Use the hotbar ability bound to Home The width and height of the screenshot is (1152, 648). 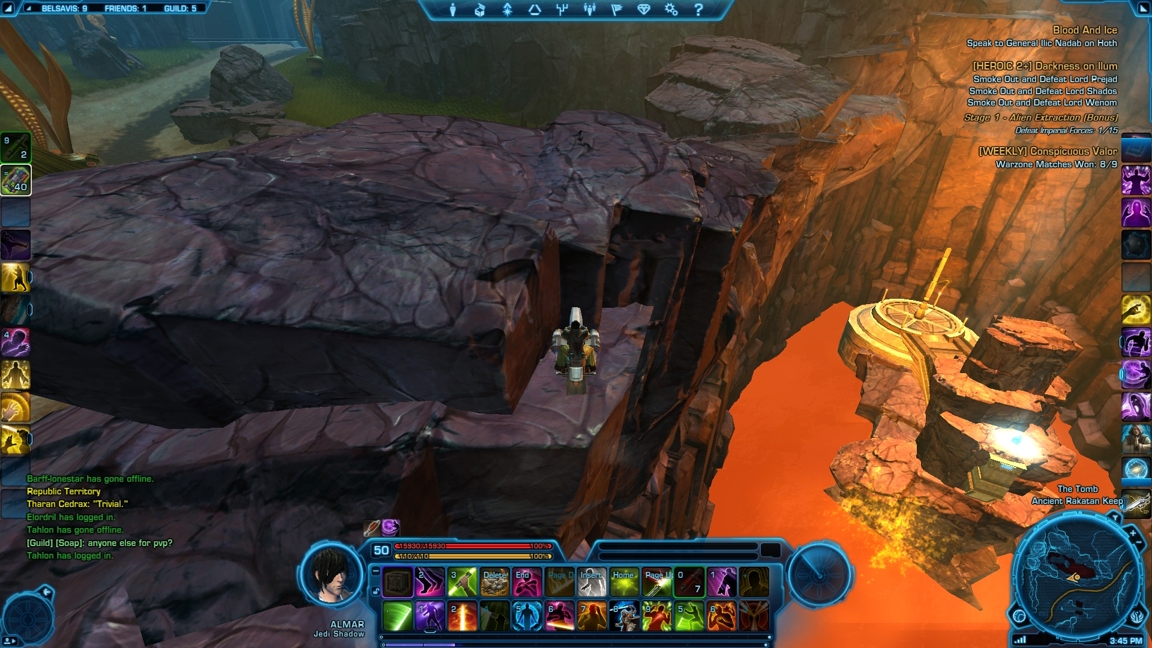pyautogui.click(x=624, y=582)
